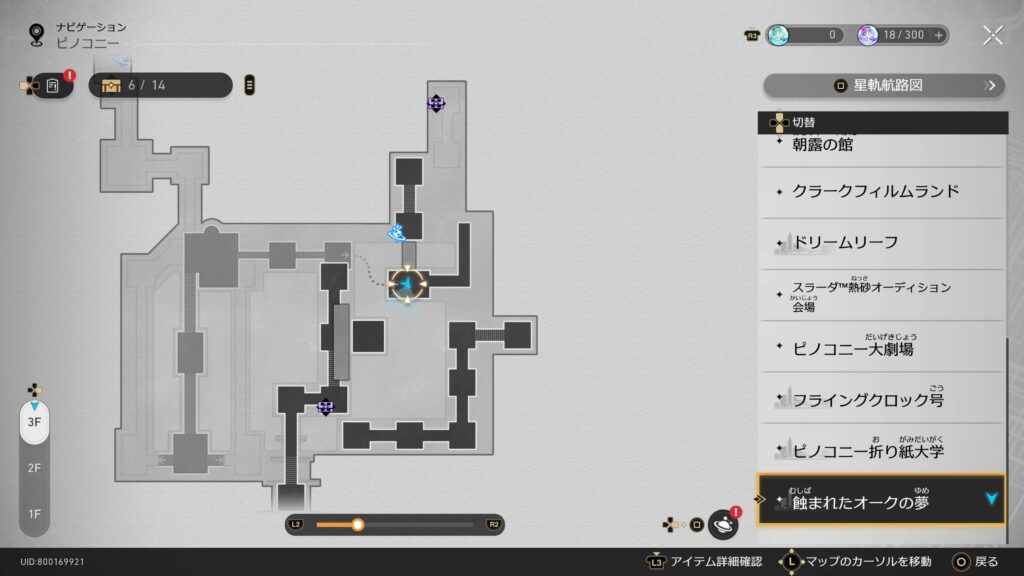Click the purple marker at the map top

436,102
